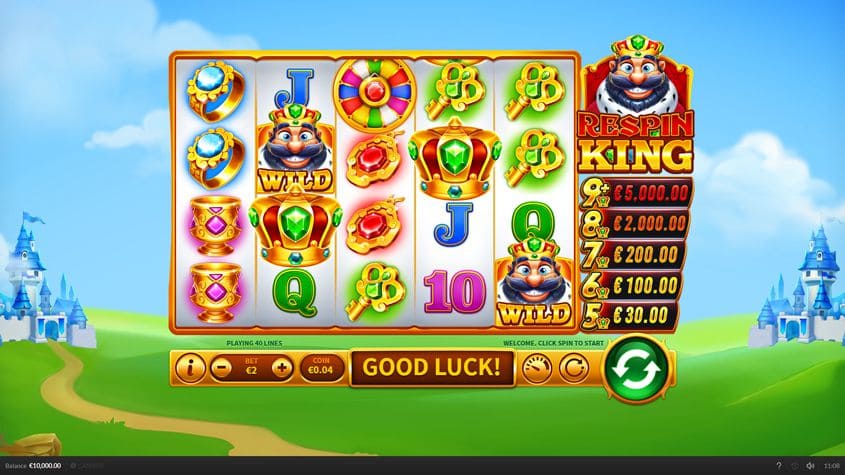This screenshot has height=475, width=845.
Task: Open the paytable info button
Action: pyautogui.click(x=190, y=368)
